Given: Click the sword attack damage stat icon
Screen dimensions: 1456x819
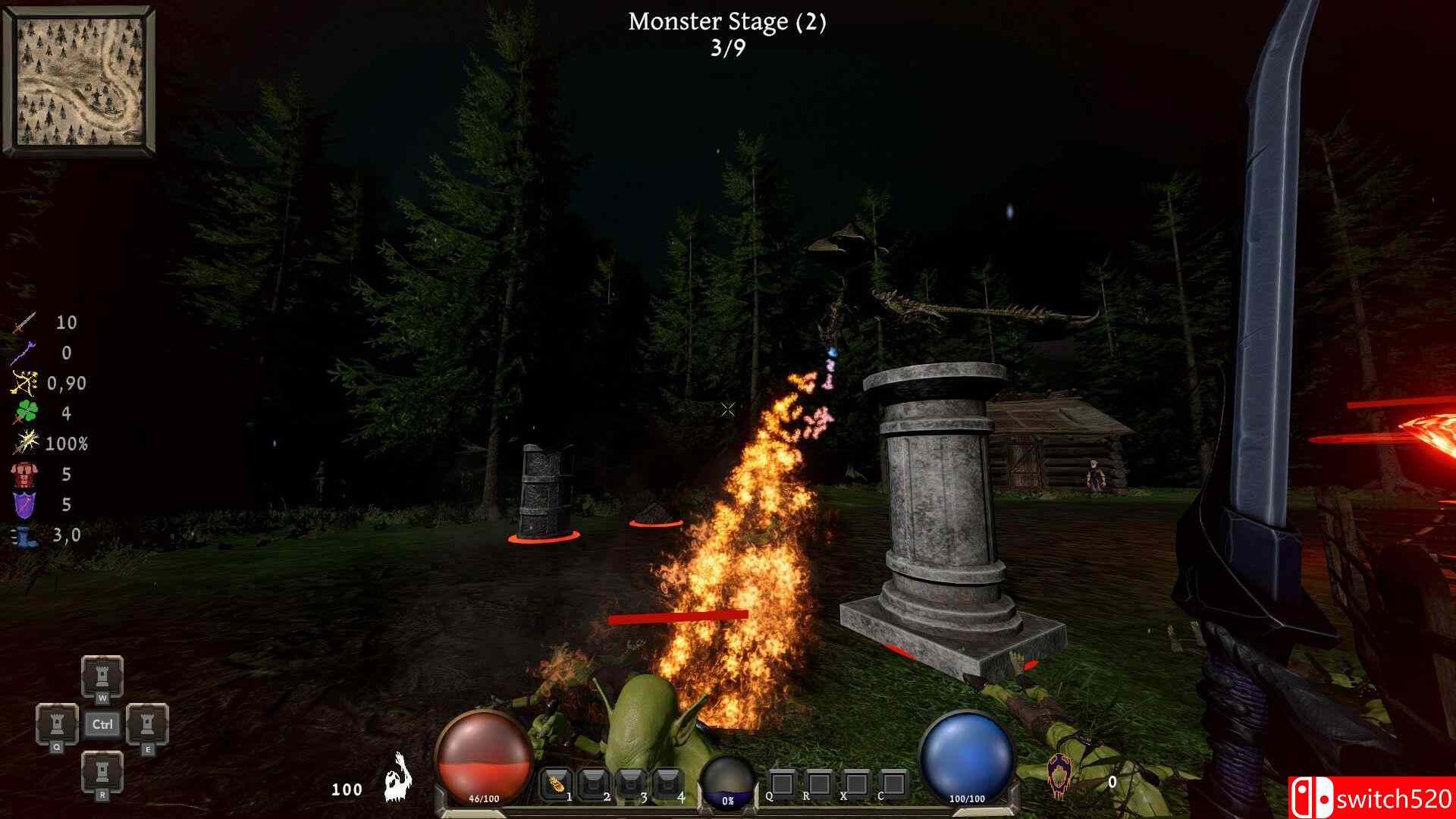Looking at the screenshot, I should pos(24,323).
